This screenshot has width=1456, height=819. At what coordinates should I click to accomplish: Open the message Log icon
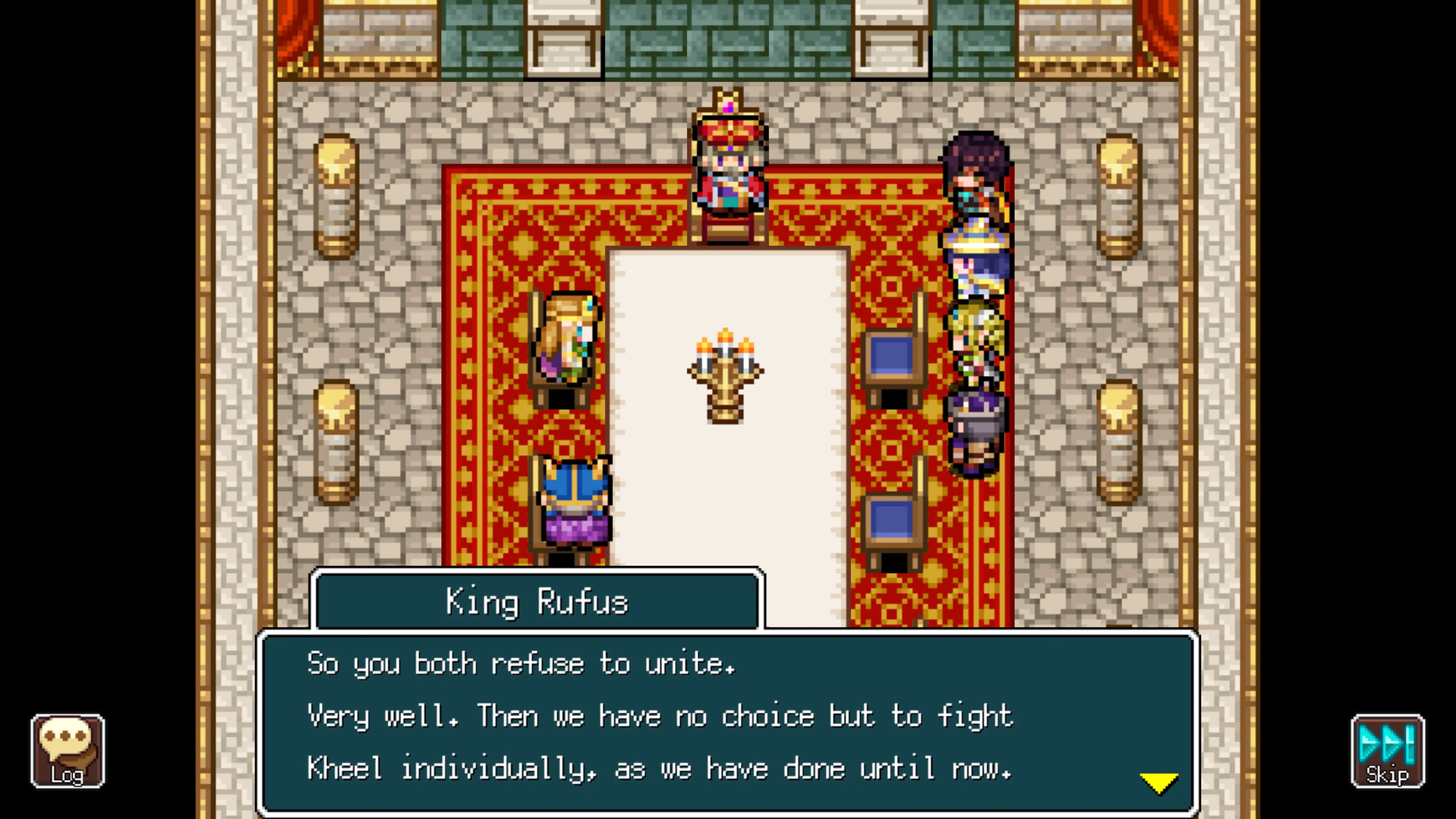pos(68,752)
